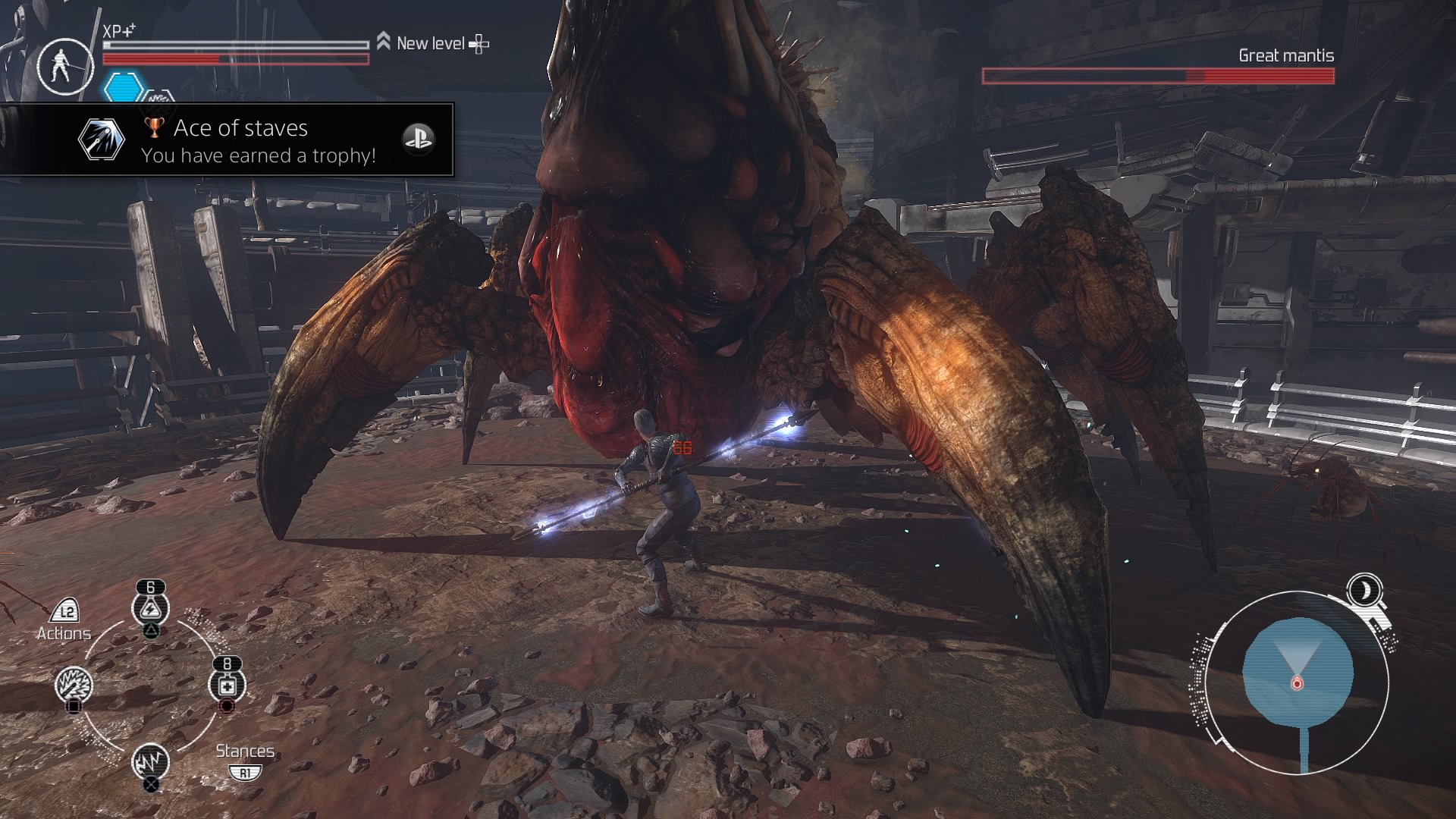Click the PlayStation logo on the notification
The image size is (1456, 819).
coord(418,139)
